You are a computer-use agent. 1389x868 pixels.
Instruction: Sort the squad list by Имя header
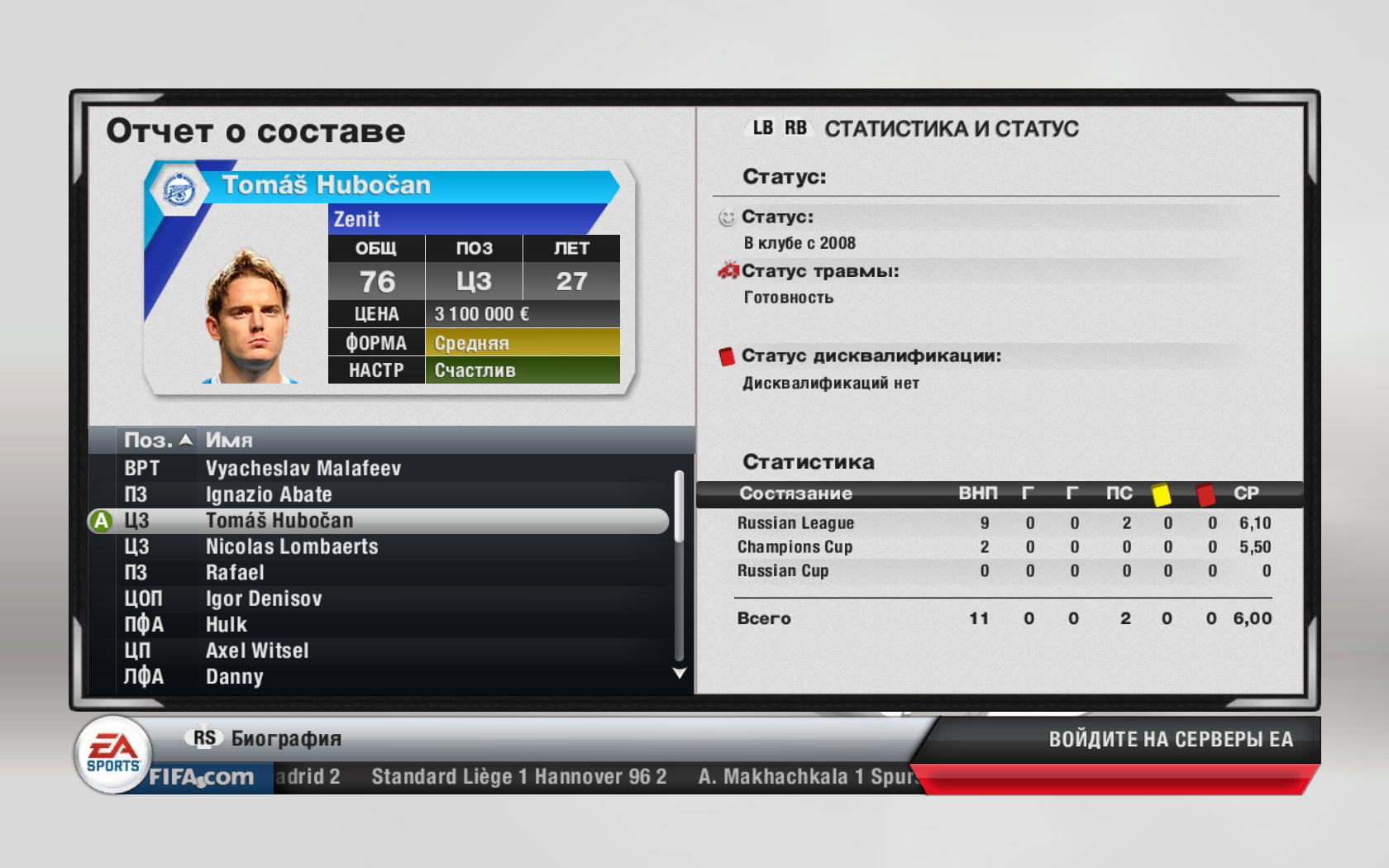229,441
